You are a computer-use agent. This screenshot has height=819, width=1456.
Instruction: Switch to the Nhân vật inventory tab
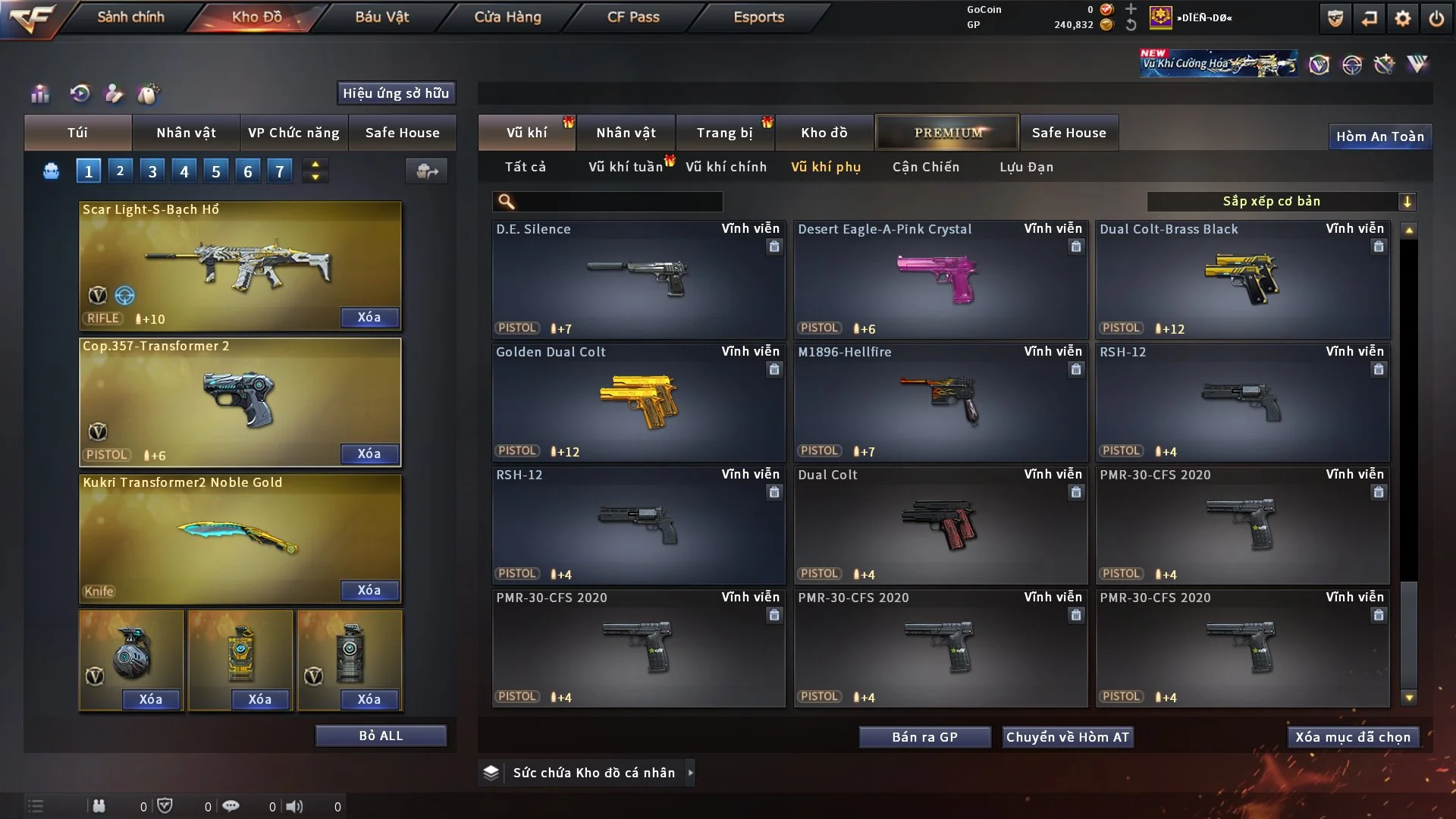tap(626, 133)
